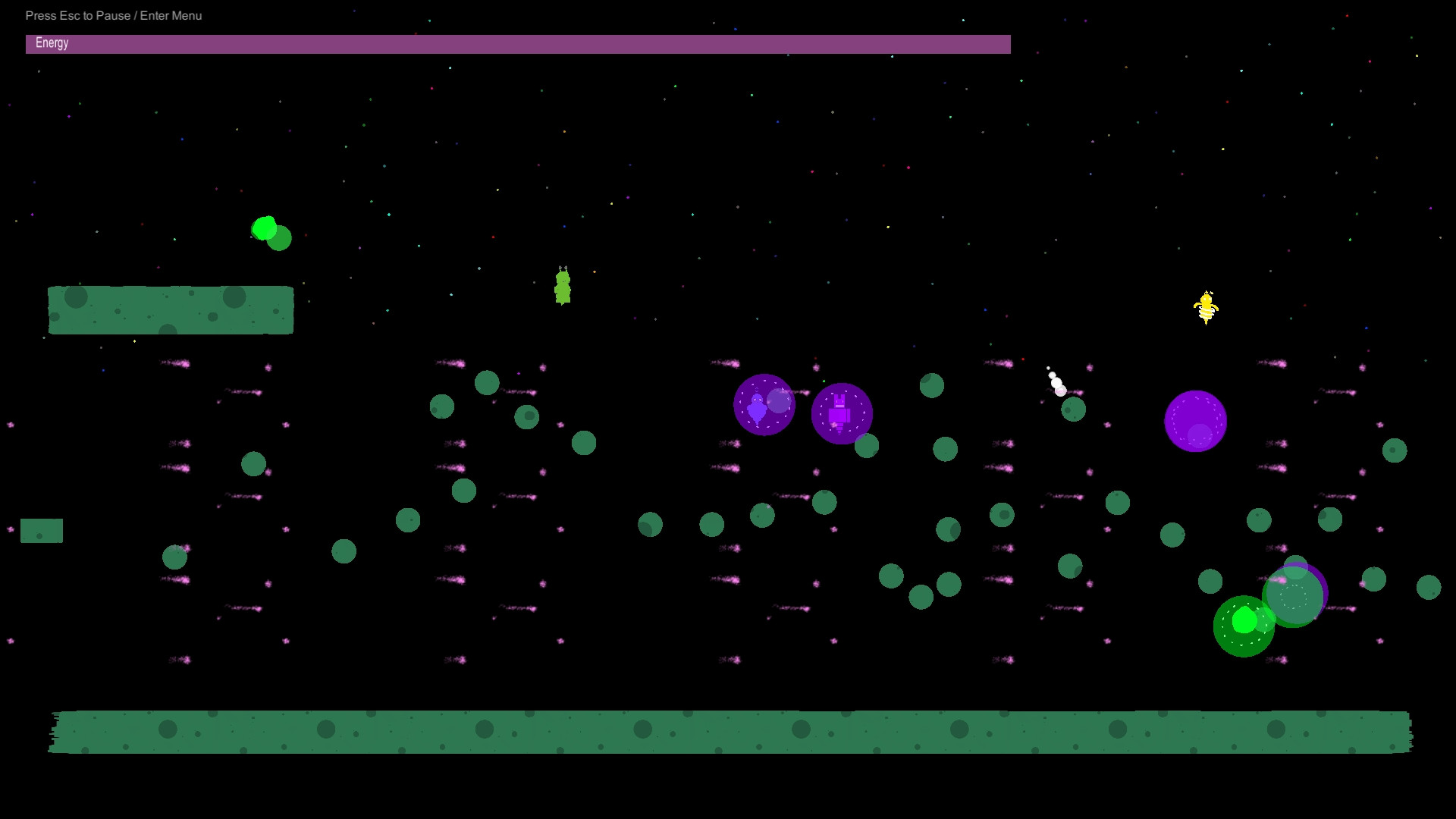Click the floating green platform top left

171,309
